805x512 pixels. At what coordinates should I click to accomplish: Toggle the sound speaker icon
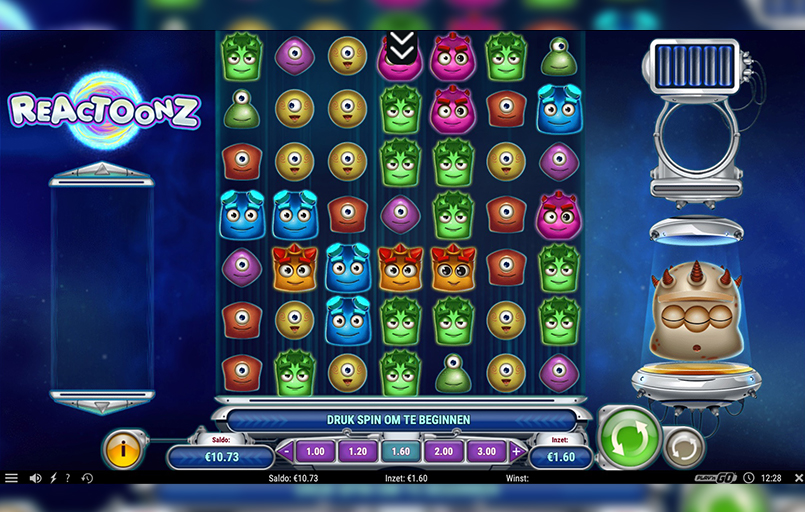36,478
